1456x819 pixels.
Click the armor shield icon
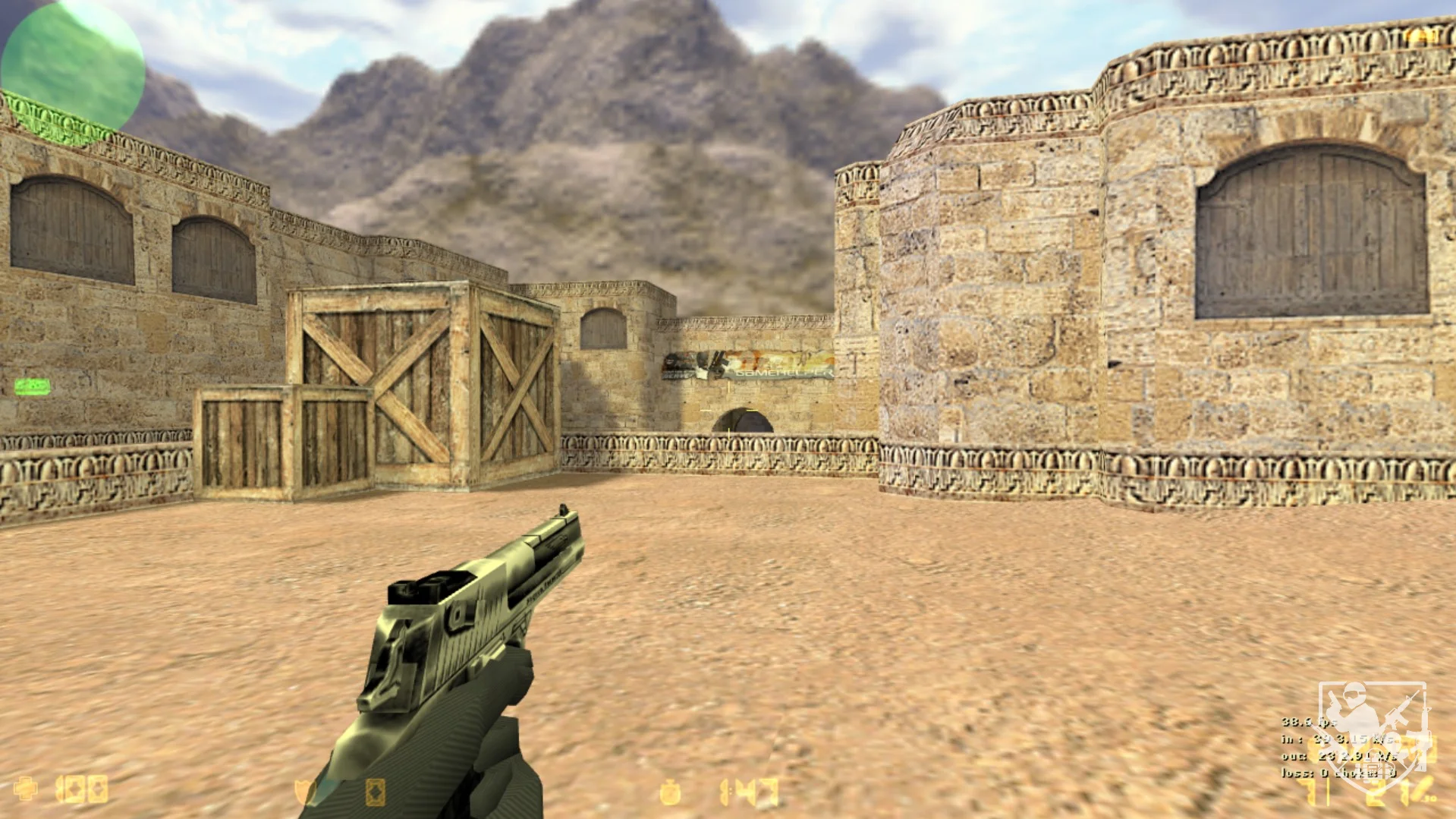305,792
